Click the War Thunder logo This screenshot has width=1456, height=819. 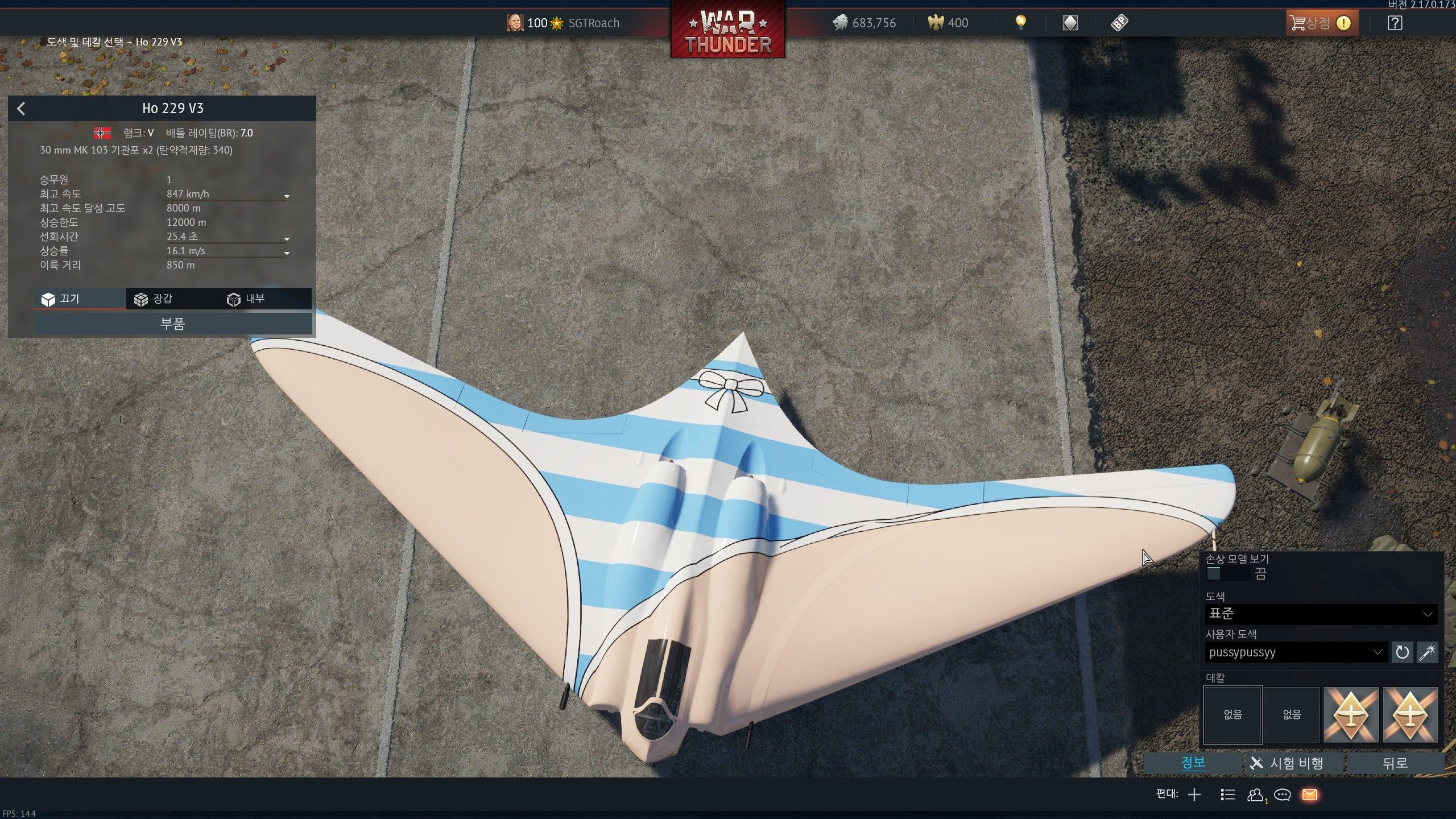pos(727,30)
